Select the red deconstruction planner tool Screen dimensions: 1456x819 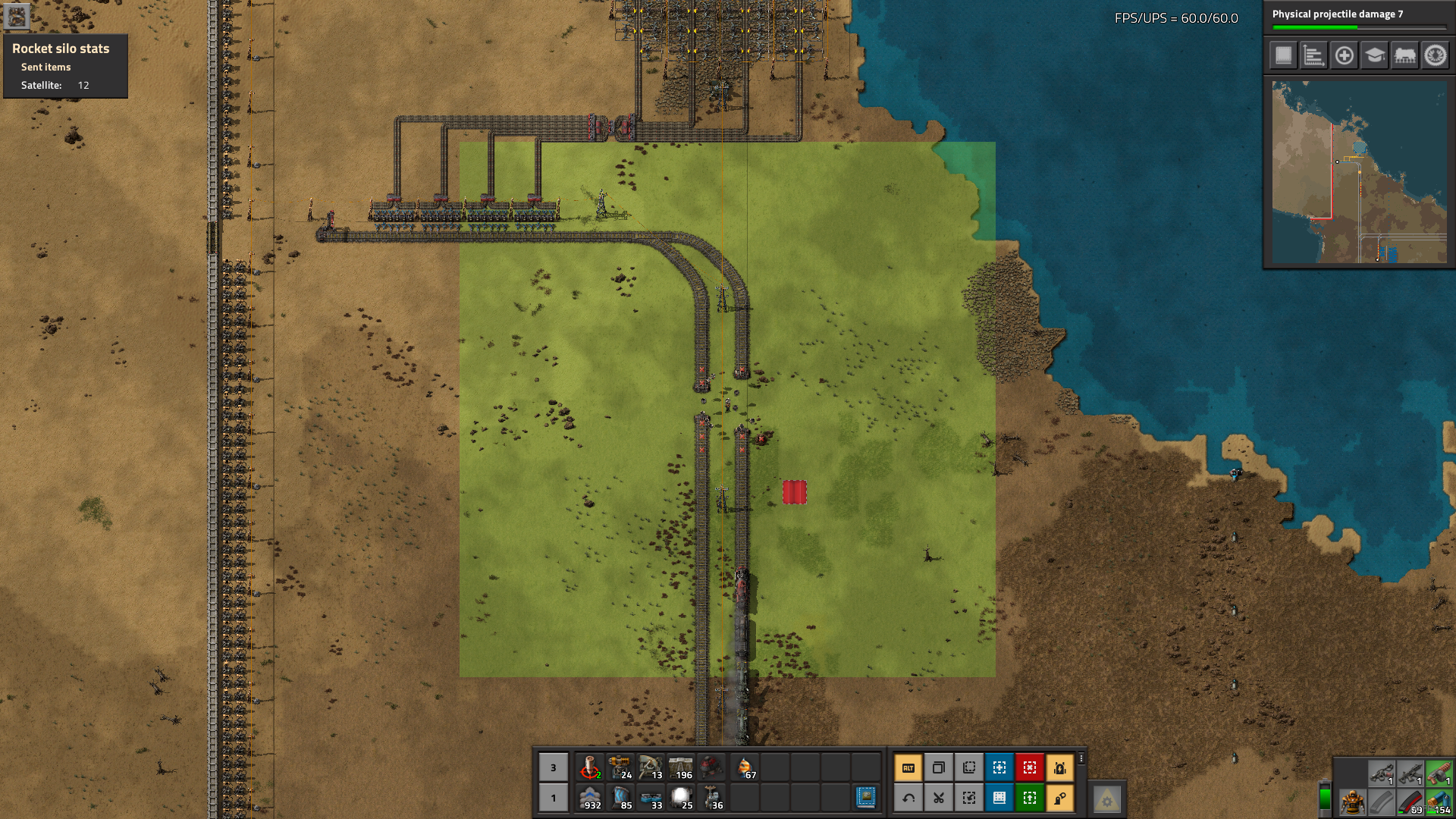point(1029,768)
